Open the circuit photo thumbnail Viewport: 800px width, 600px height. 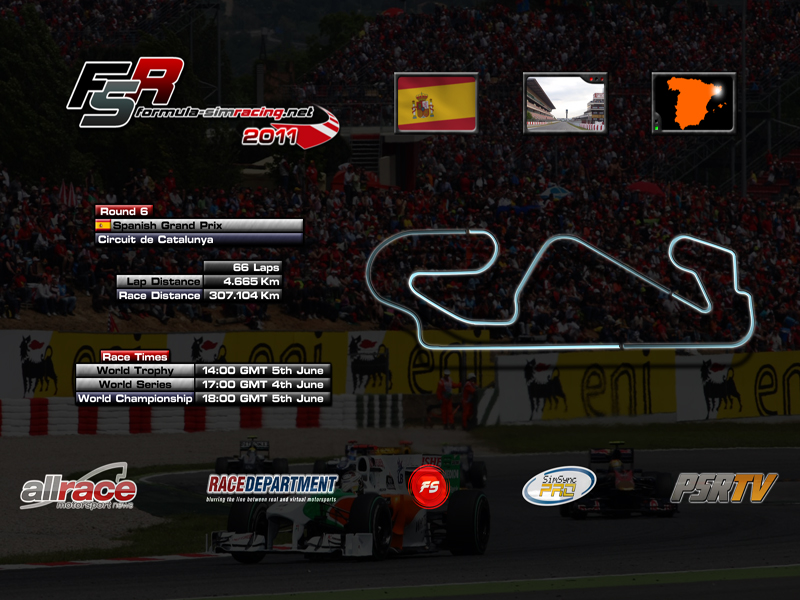565,103
